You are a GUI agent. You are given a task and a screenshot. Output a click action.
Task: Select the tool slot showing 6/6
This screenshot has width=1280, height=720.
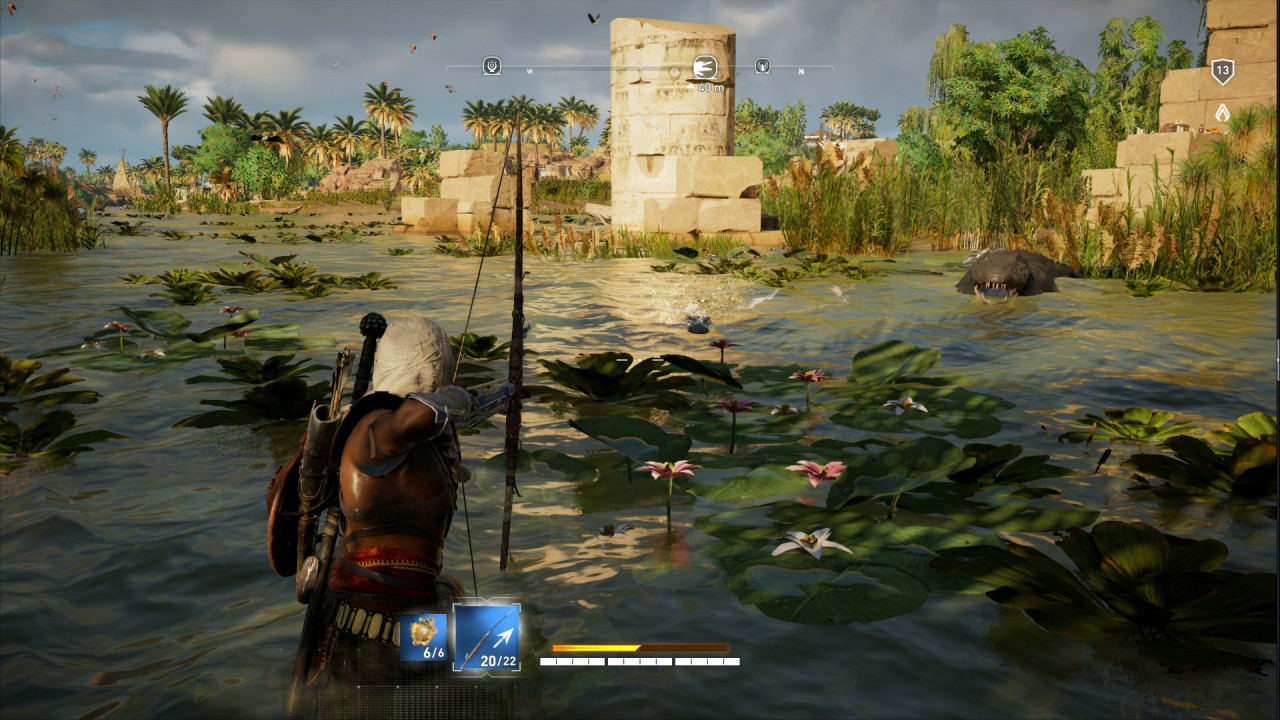(423, 638)
